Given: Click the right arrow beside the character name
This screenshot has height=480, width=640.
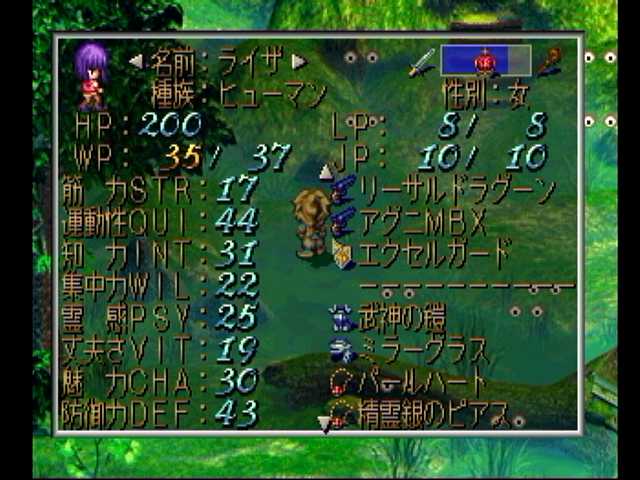Looking at the screenshot, I should 298,62.
